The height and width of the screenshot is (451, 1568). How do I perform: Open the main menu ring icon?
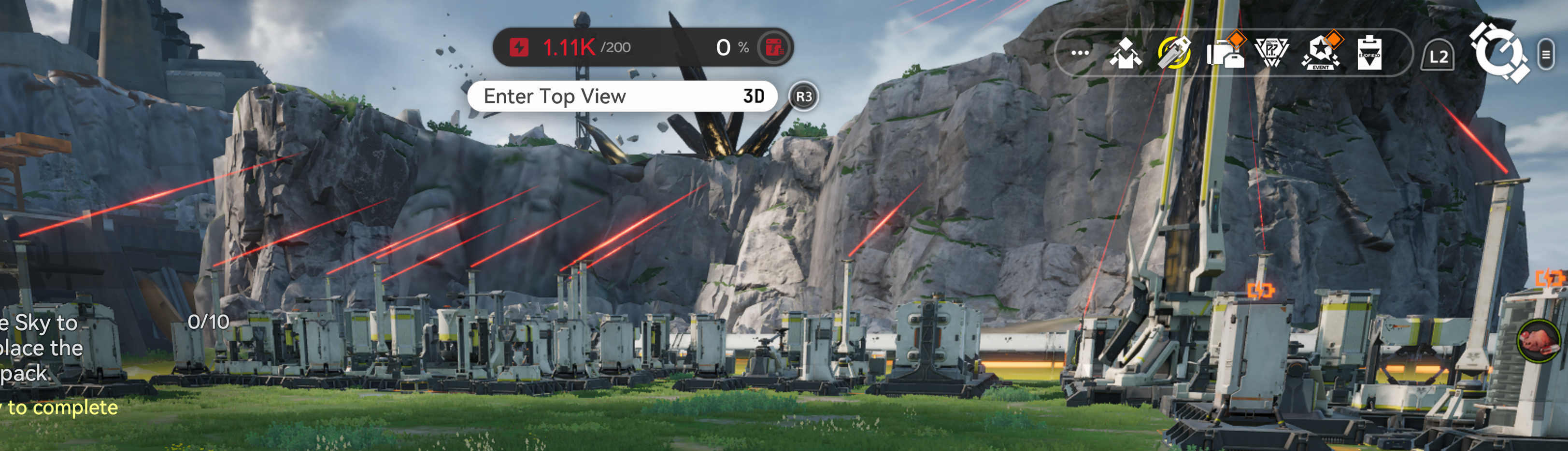[x=1498, y=53]
